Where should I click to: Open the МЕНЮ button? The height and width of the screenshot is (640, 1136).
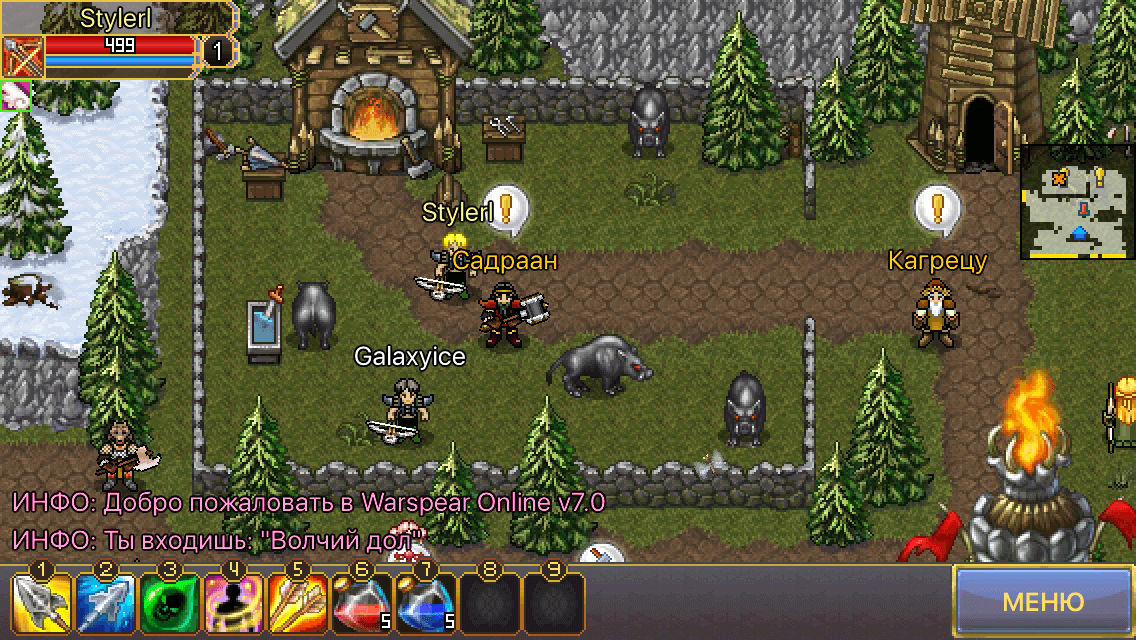[1043, 602]
